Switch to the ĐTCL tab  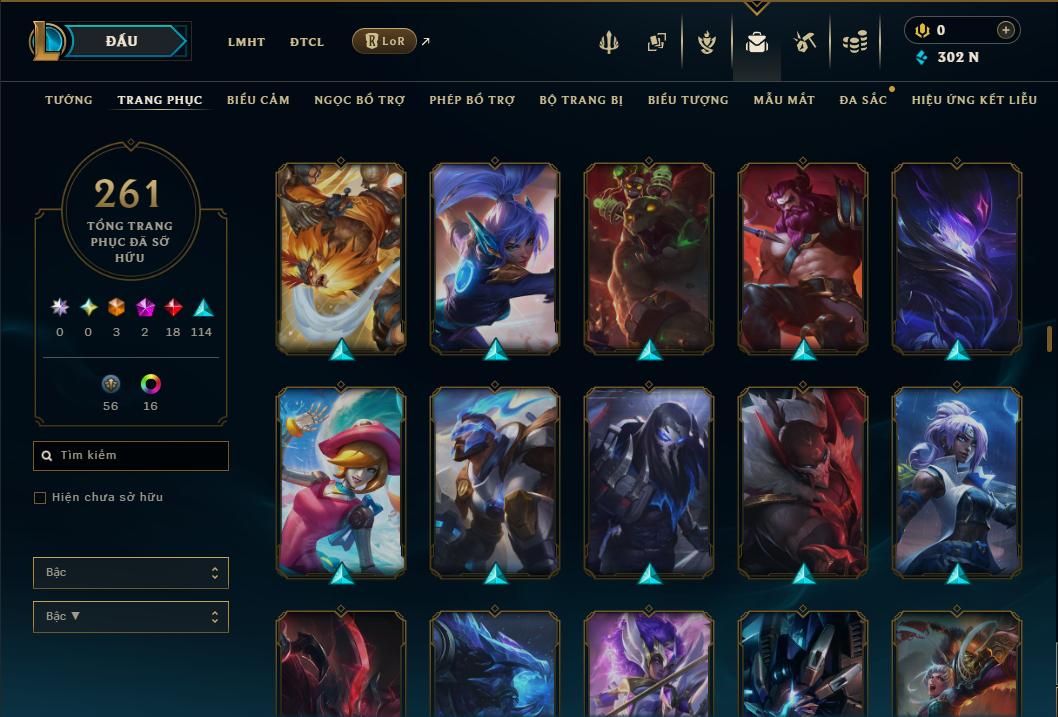coord(307,42)
